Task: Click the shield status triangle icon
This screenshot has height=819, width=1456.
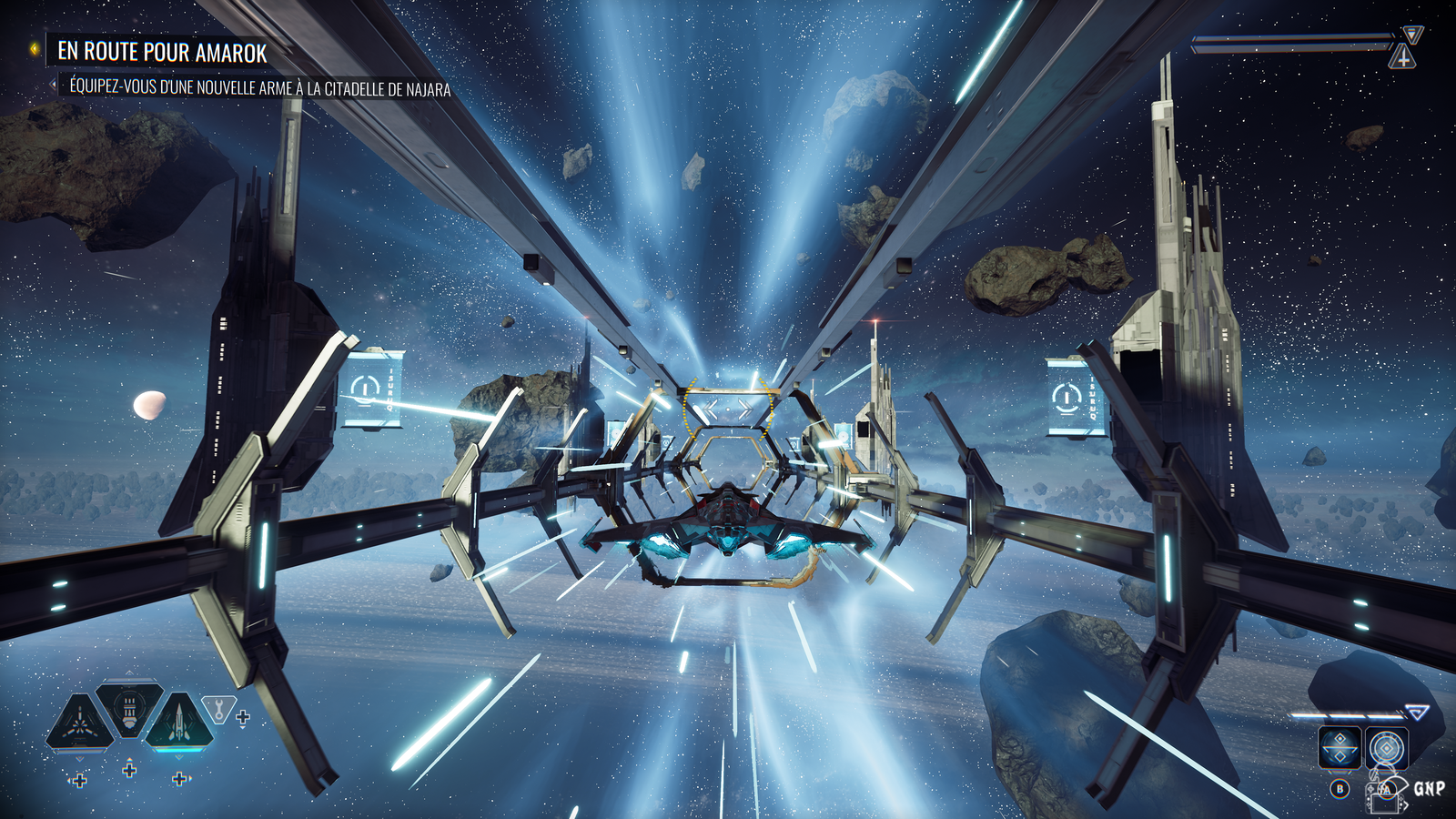Action: point(1411,35)
